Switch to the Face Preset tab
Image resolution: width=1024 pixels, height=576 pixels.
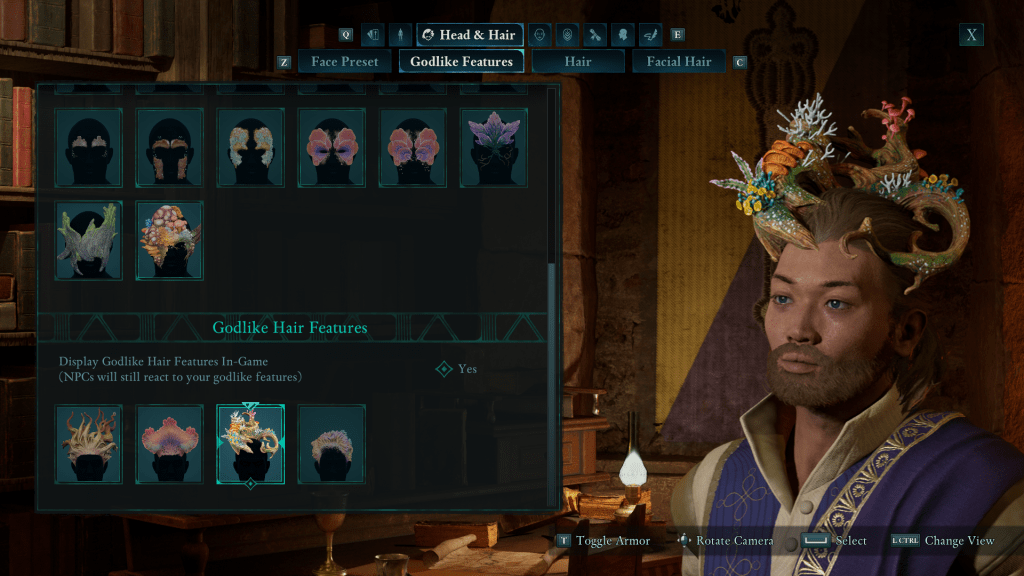[x=344, y=62]
